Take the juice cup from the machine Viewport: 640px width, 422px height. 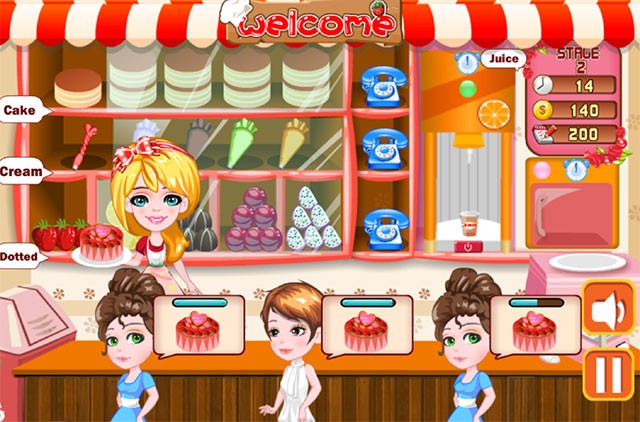click(x=468, y=222)
